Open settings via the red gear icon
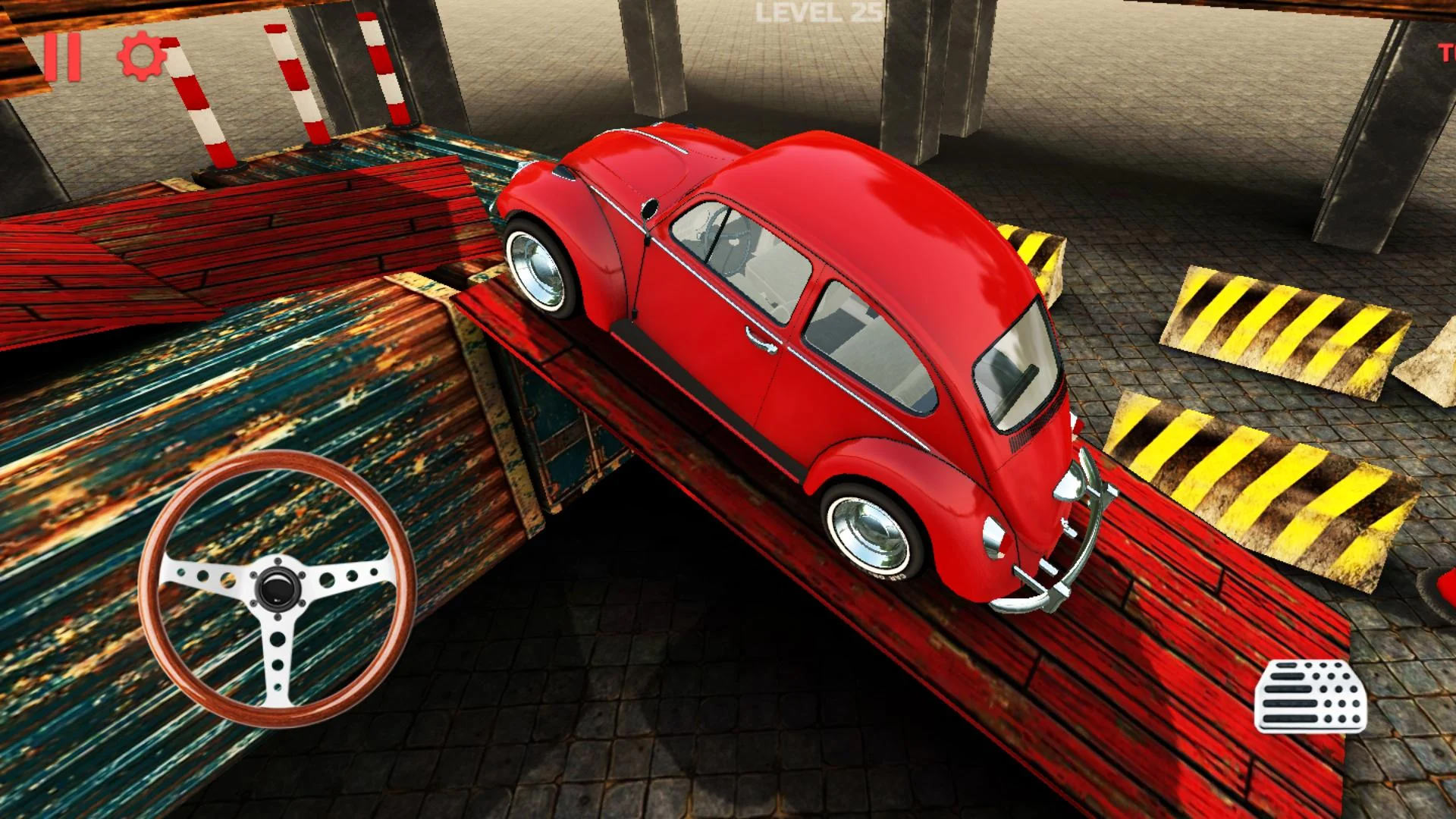 click(142, 57)
